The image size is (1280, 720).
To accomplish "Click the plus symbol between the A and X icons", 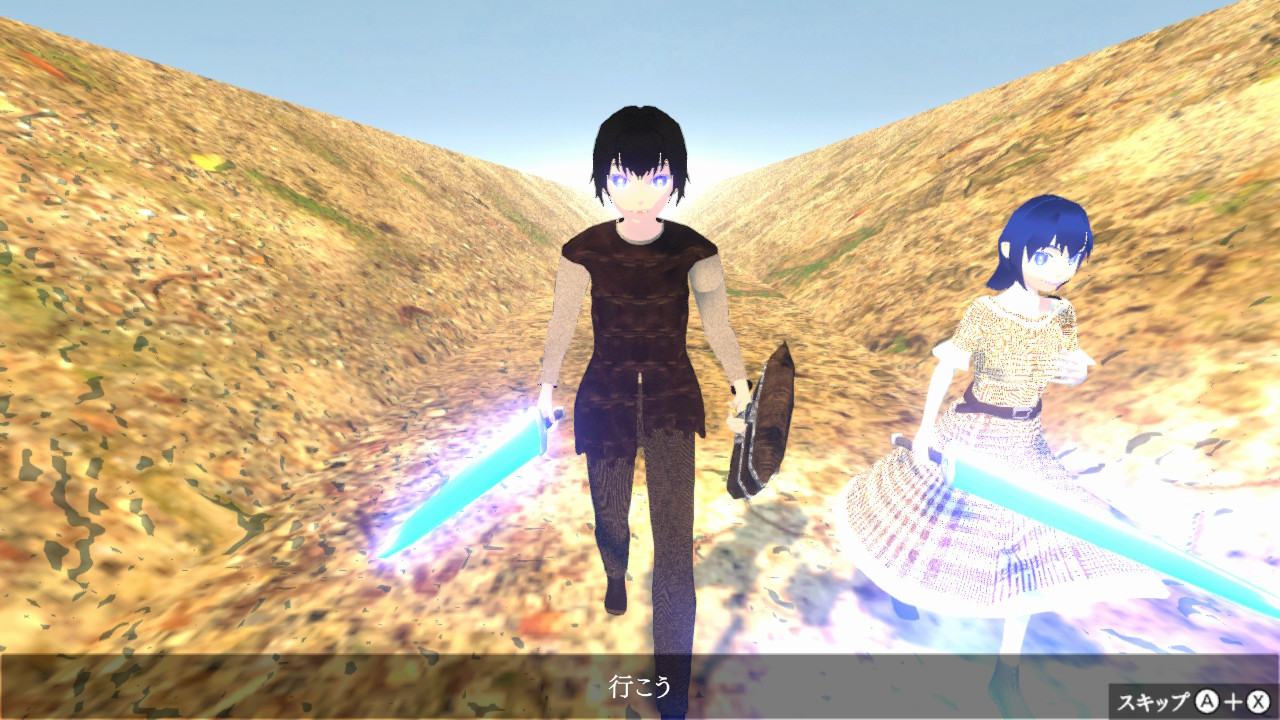I will click(1233, 701).
